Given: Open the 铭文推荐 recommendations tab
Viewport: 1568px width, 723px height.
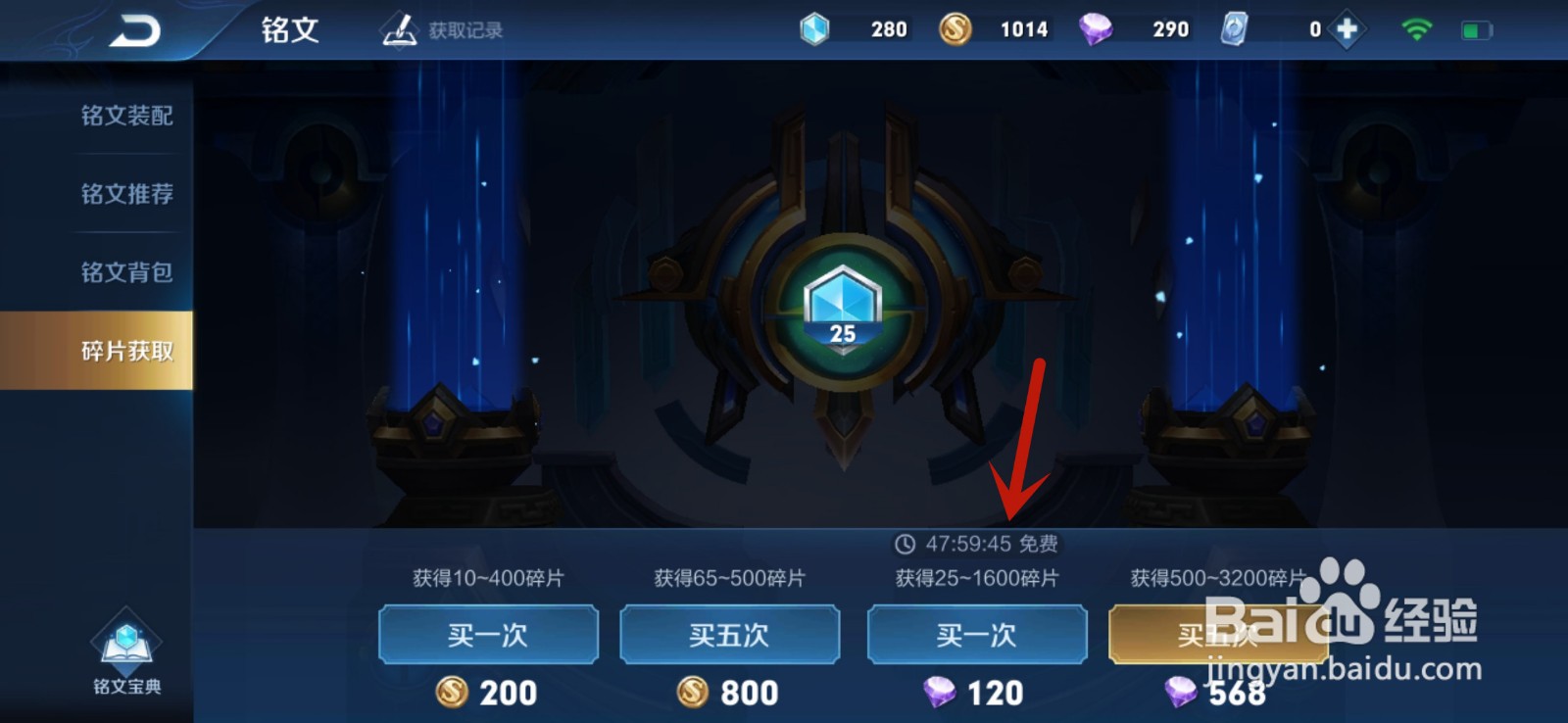Looking at the screenshot, I should point(126,194).
